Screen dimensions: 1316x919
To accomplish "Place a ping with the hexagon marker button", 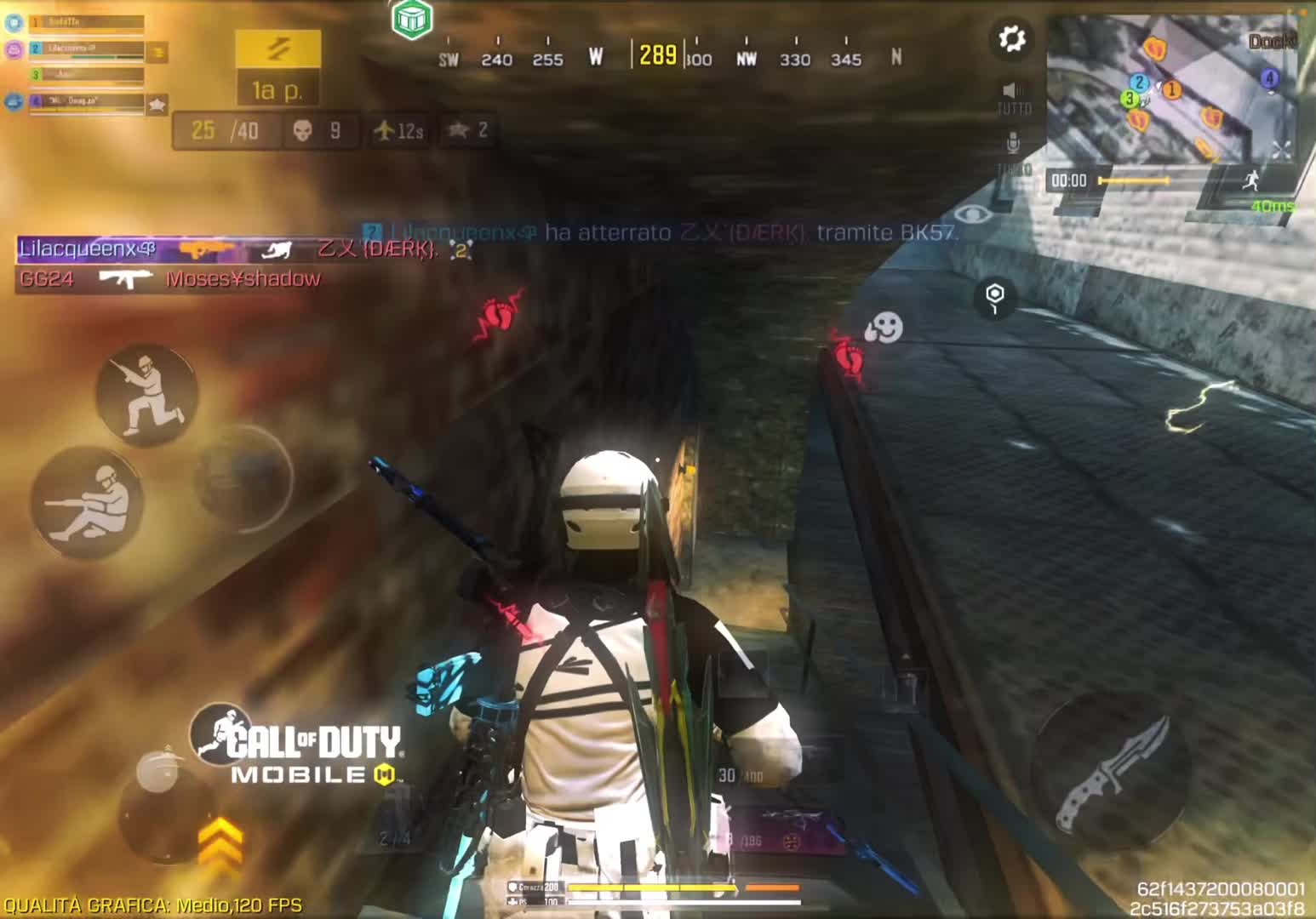I will point(994,296).
